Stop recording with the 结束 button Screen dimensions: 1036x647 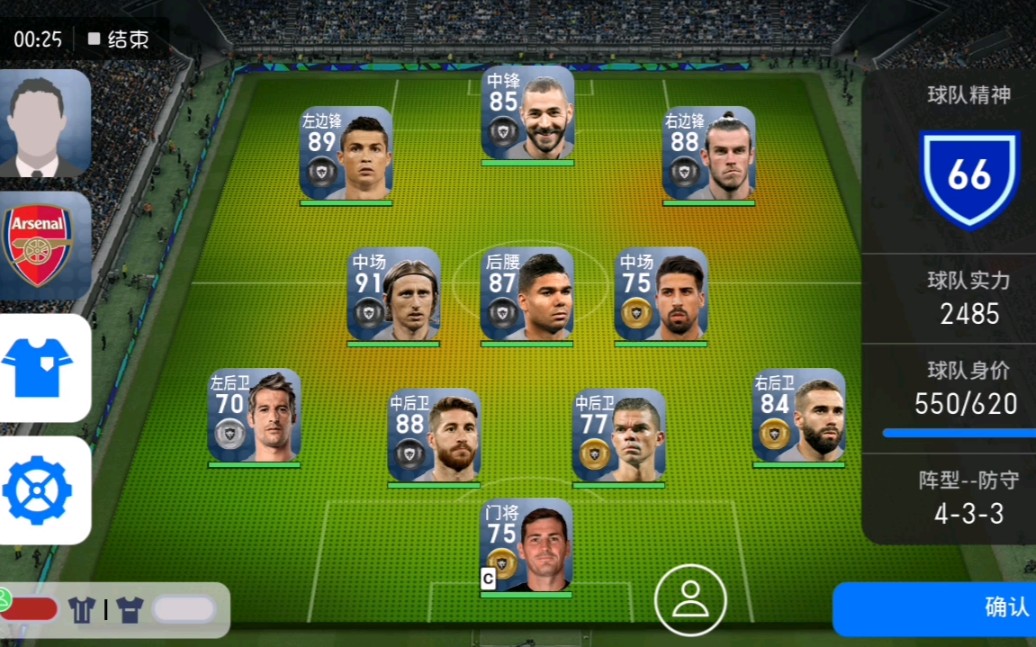tap(118, 39)
